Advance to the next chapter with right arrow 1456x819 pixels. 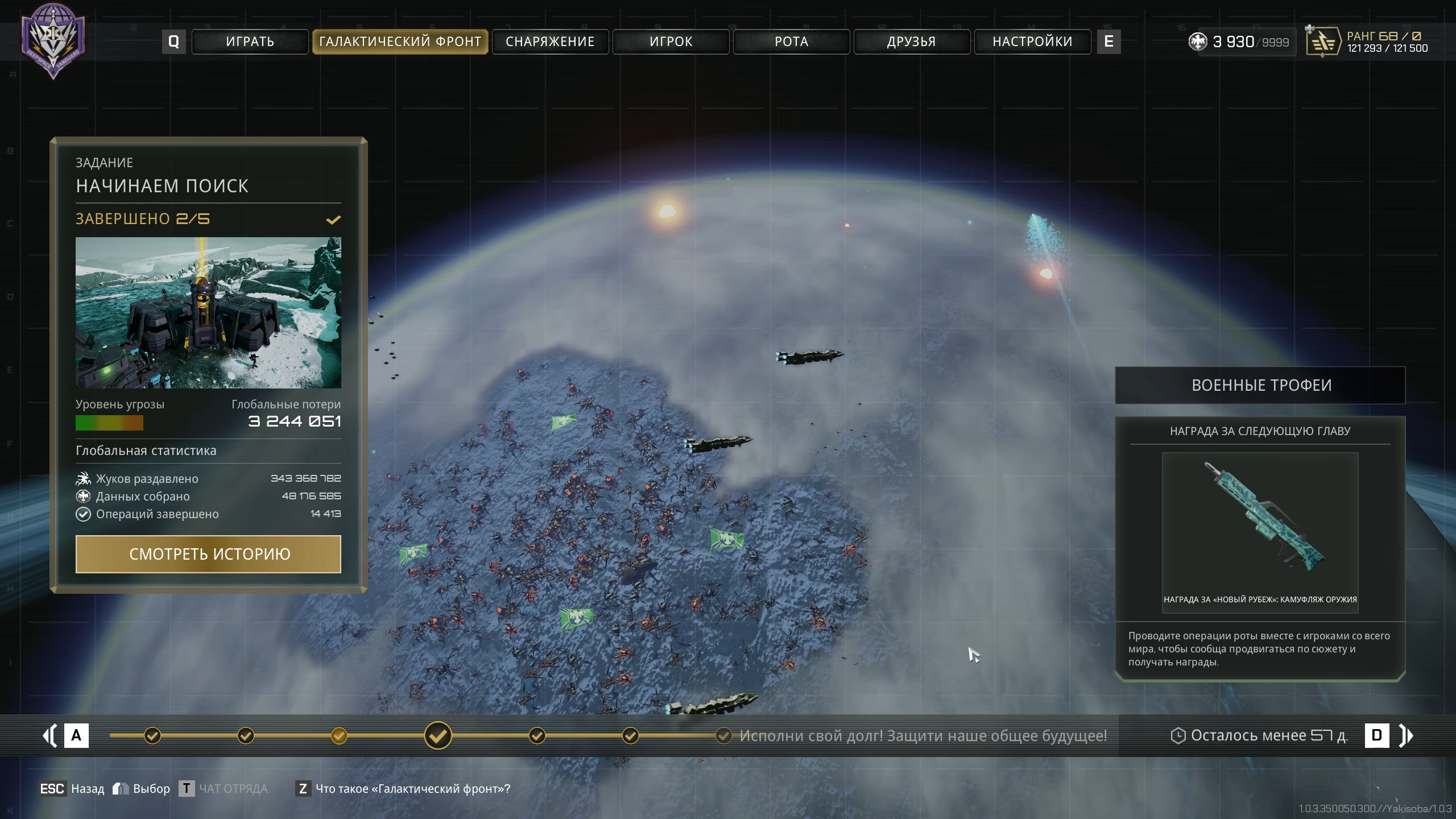point(1406,735)
